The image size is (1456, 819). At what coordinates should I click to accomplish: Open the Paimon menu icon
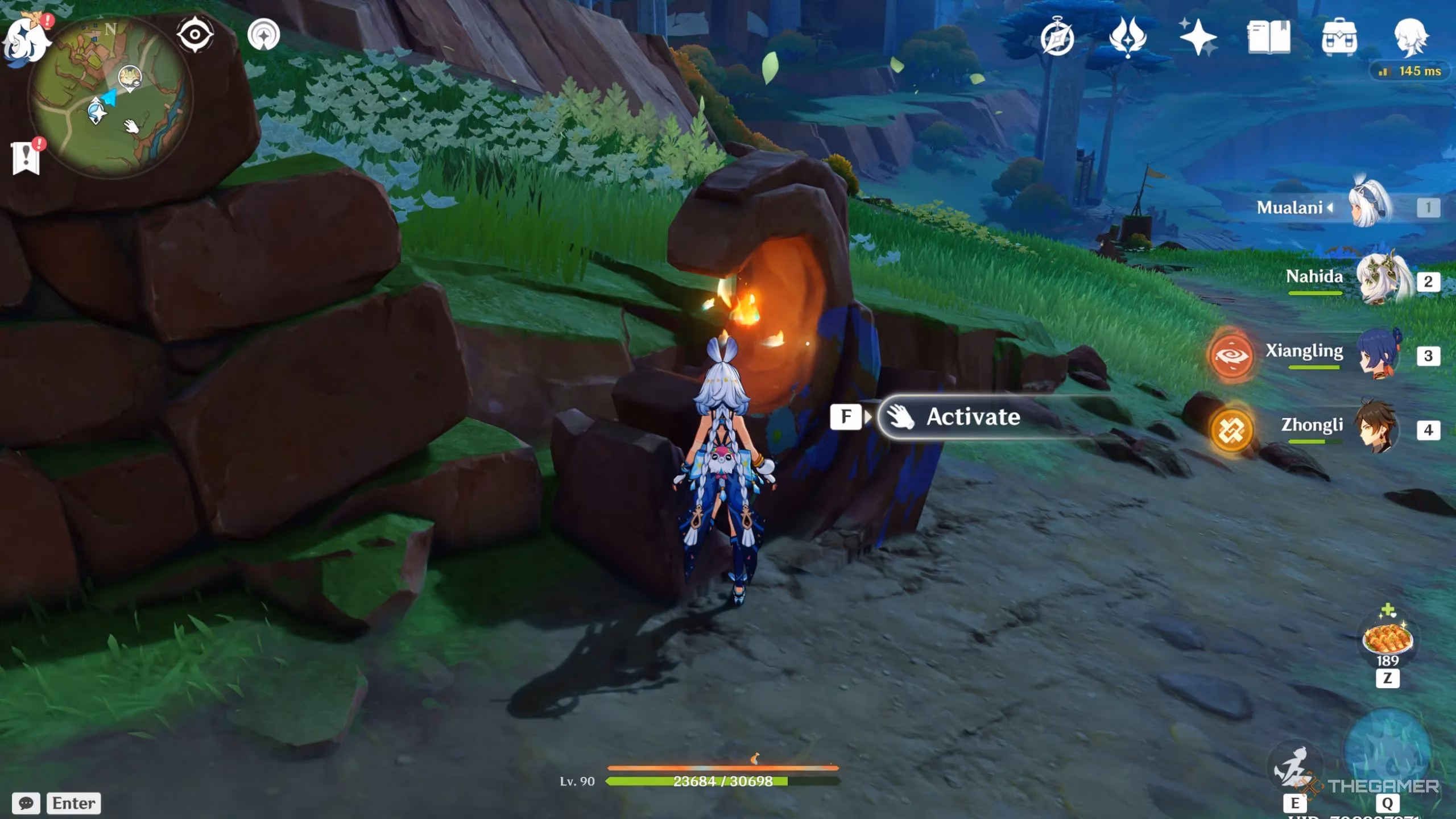tap(26, 40)
